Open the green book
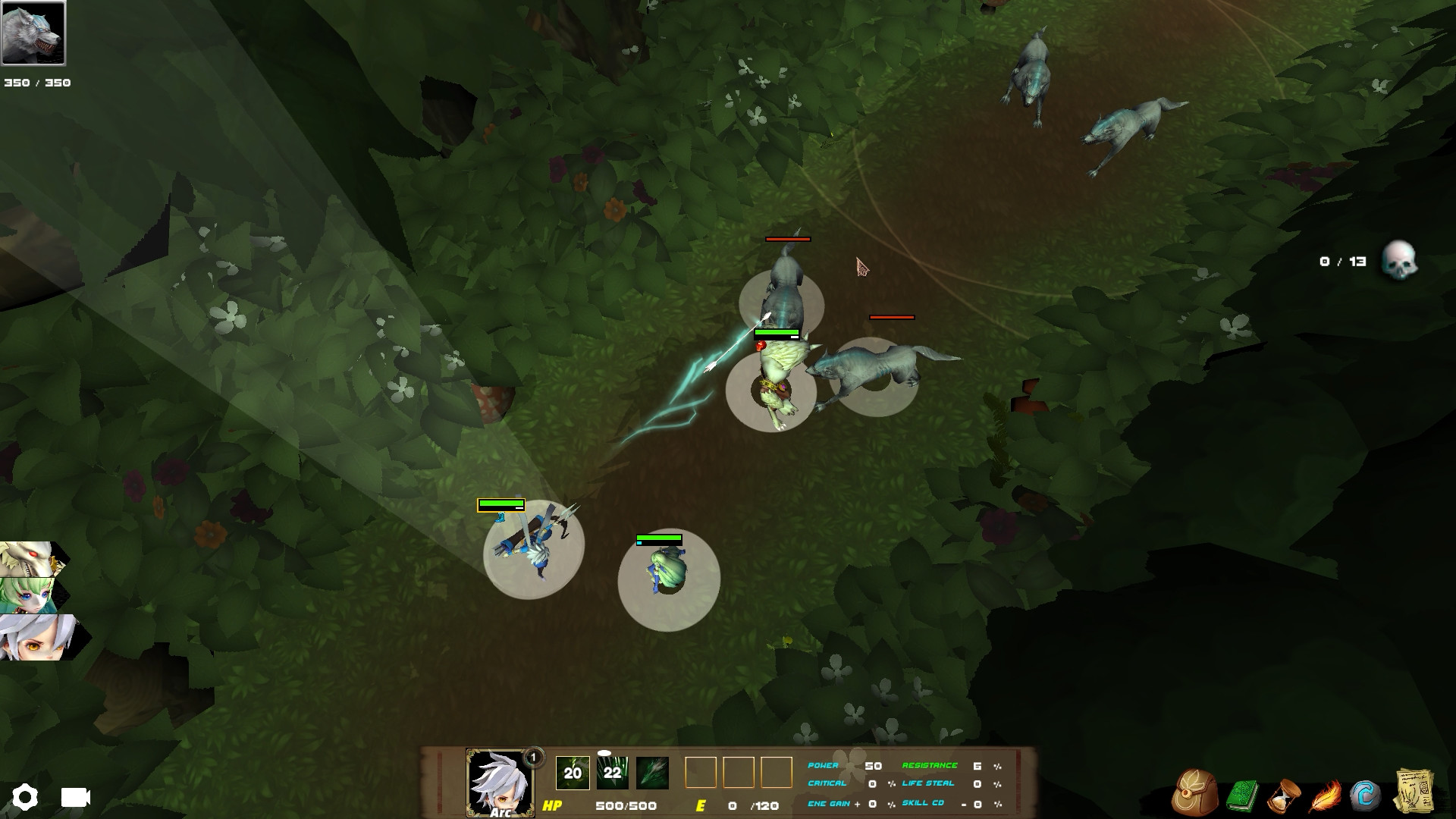 coord(1242,796)
